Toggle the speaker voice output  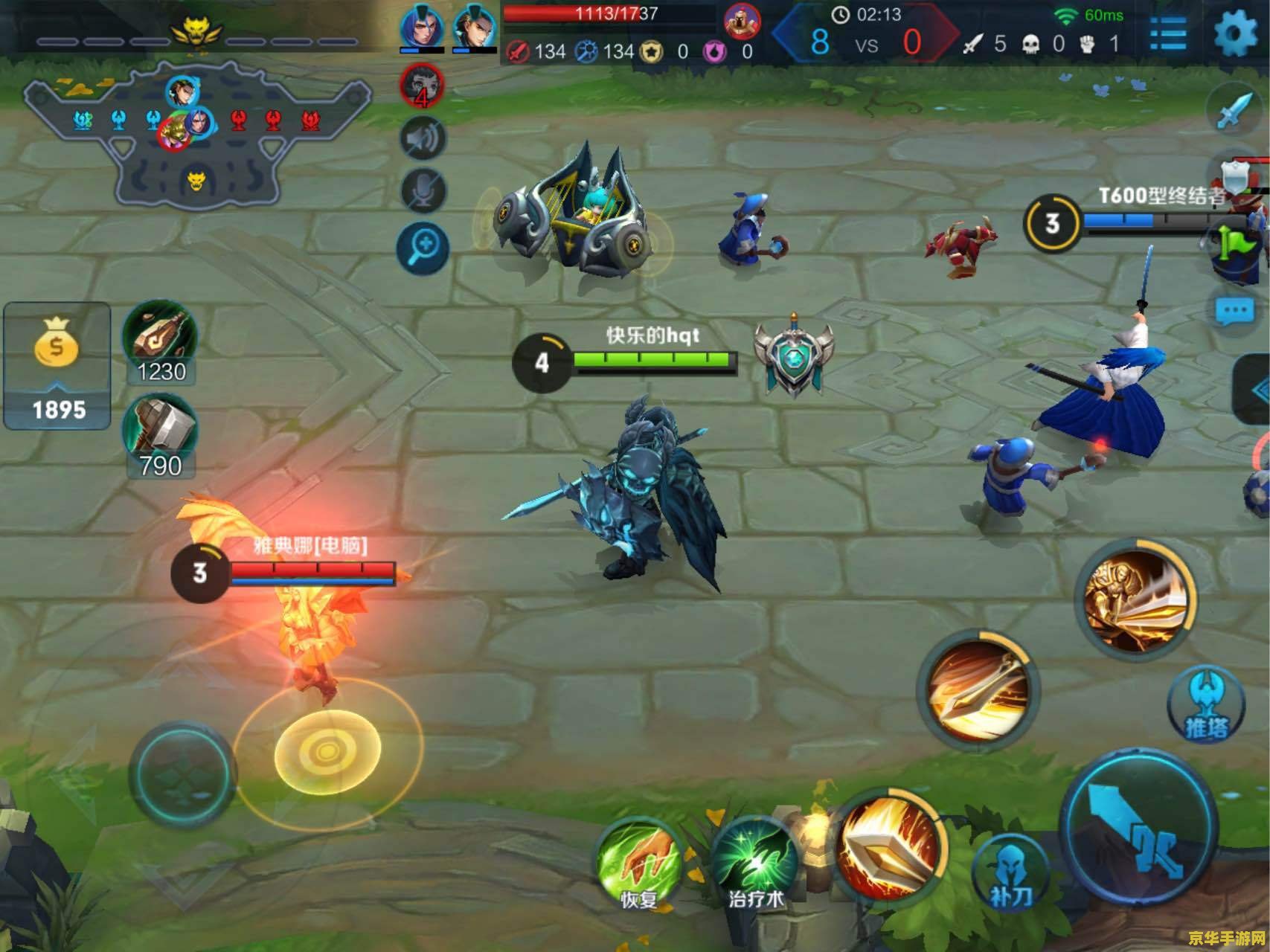tap(423, 139)
